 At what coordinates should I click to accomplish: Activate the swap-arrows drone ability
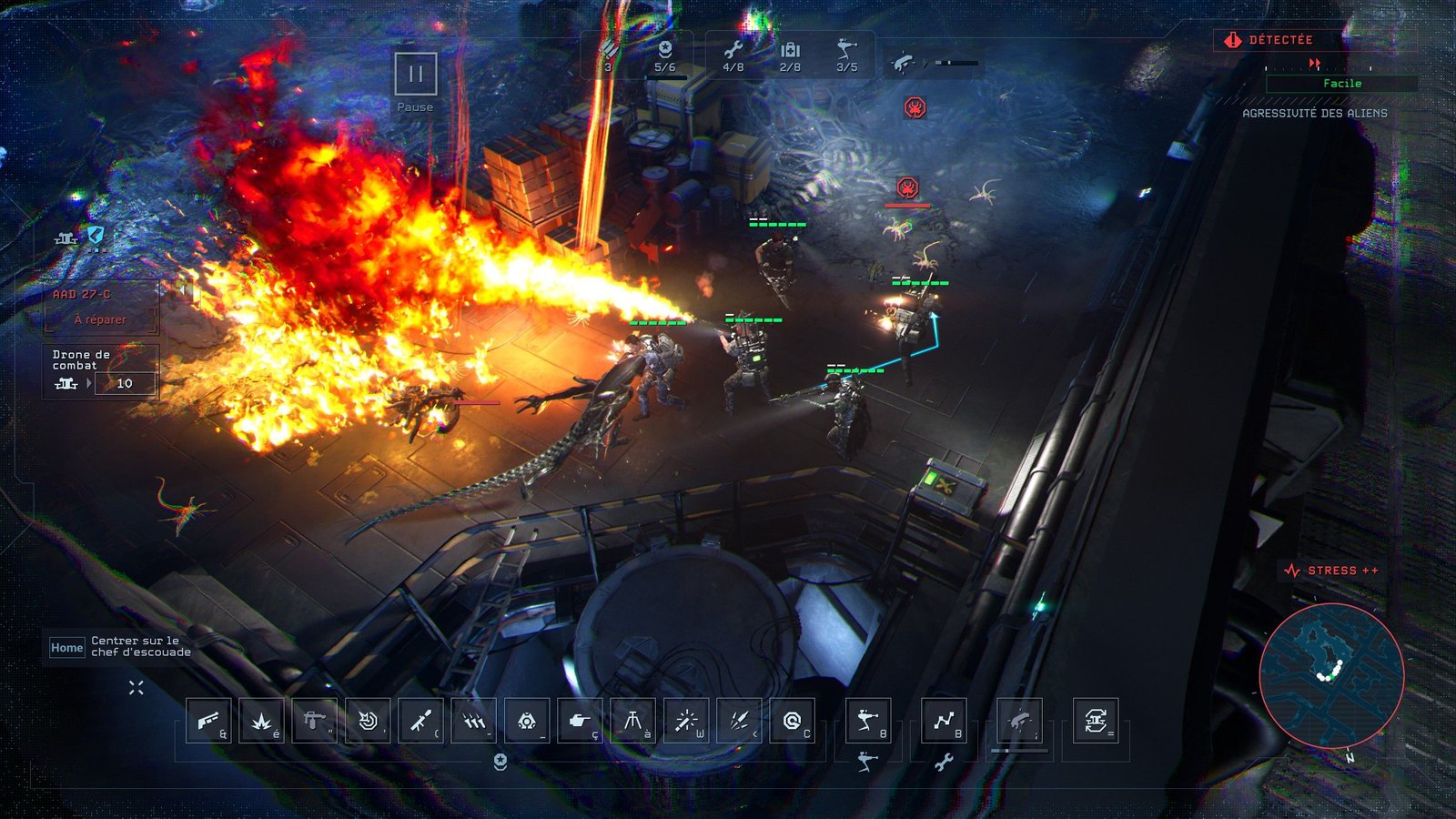point(1096,721)
